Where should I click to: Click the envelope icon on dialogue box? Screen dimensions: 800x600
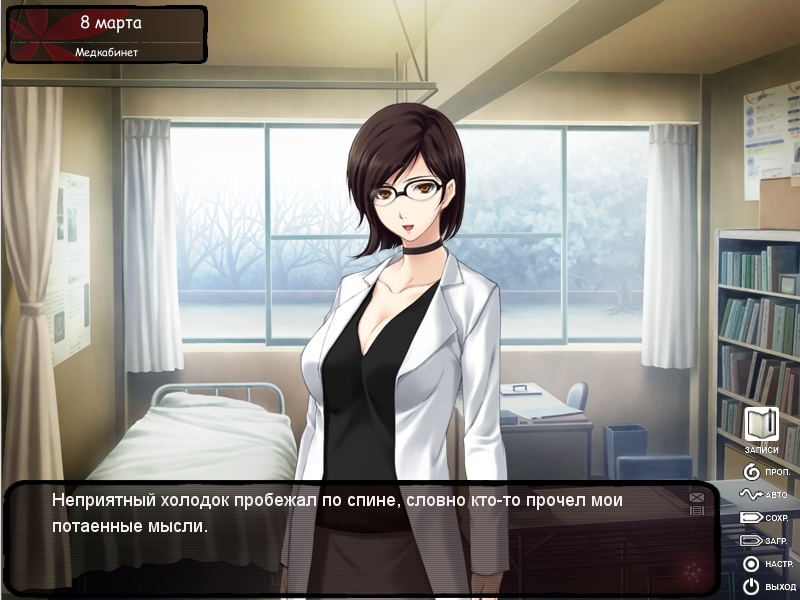696,497
